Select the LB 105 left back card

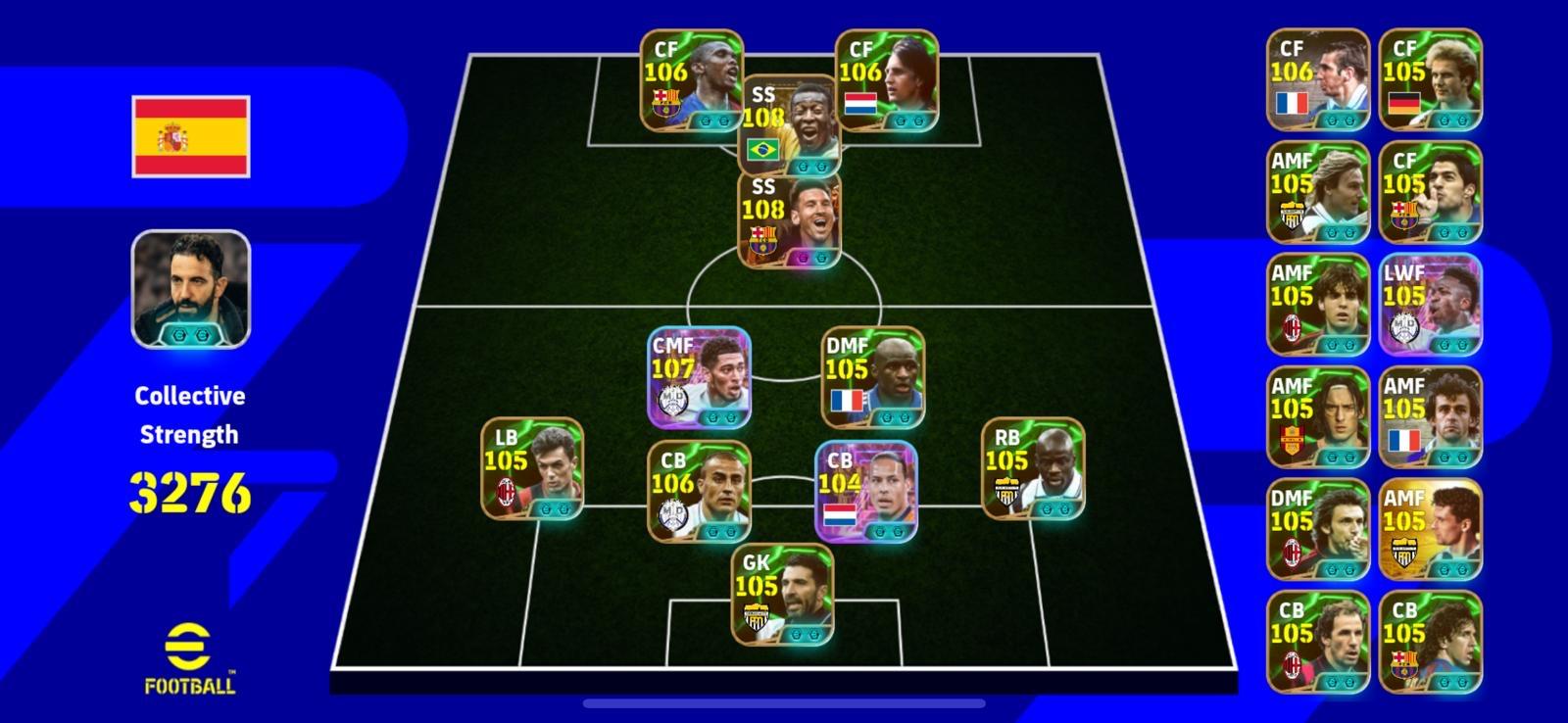(x=532, y=468)
